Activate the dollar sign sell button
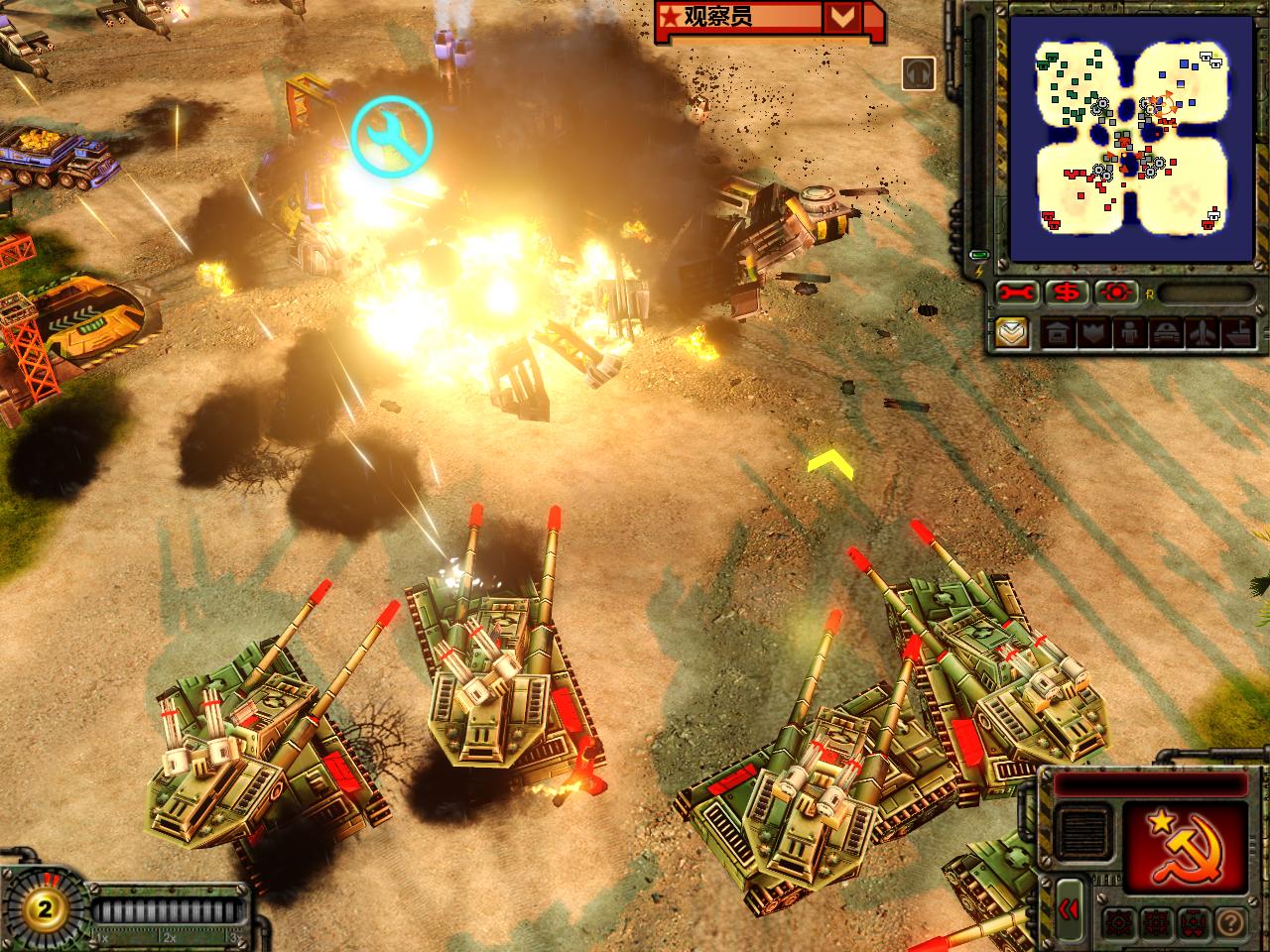 [x=1067, y=293]
